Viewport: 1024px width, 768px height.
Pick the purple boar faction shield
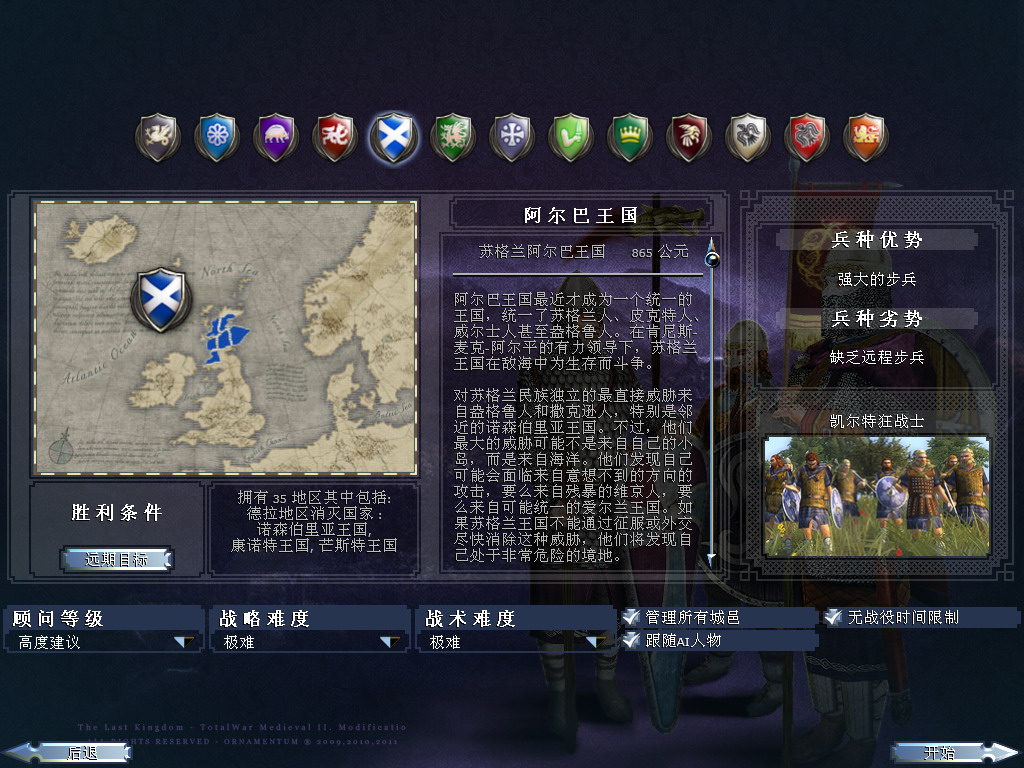[x=275, y=137]
